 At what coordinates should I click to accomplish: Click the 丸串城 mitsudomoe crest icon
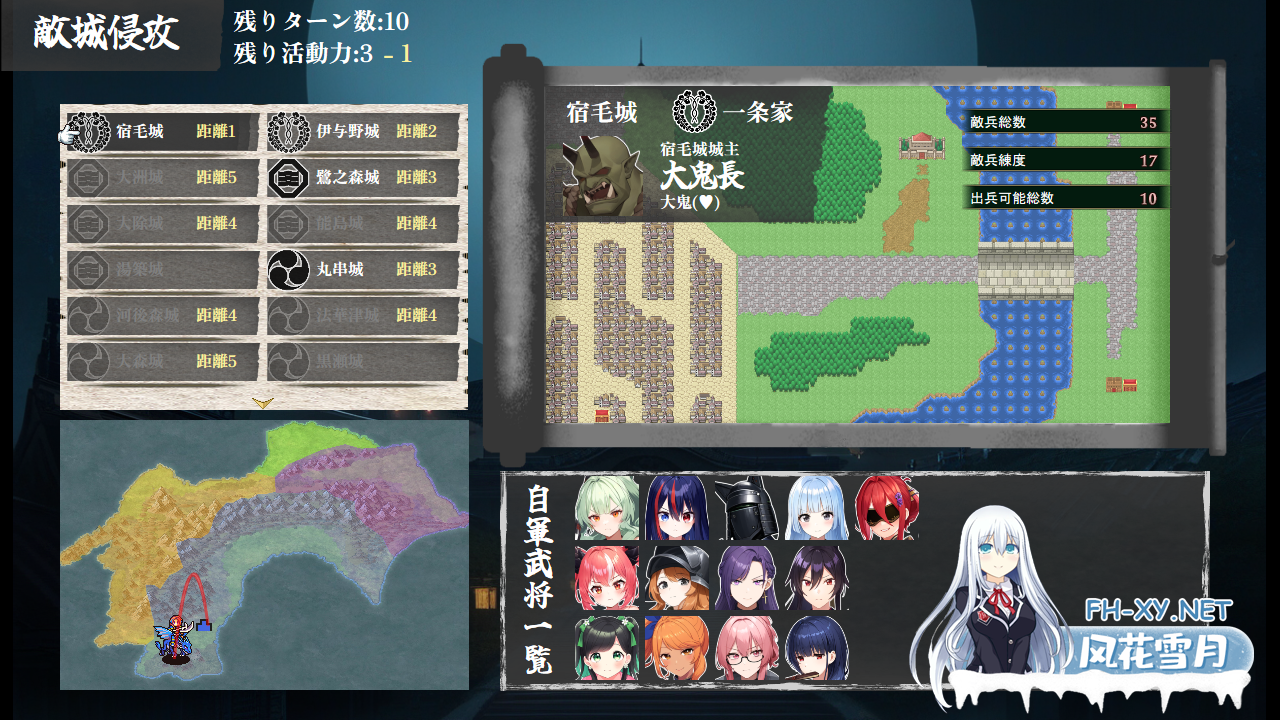(290, 270)
